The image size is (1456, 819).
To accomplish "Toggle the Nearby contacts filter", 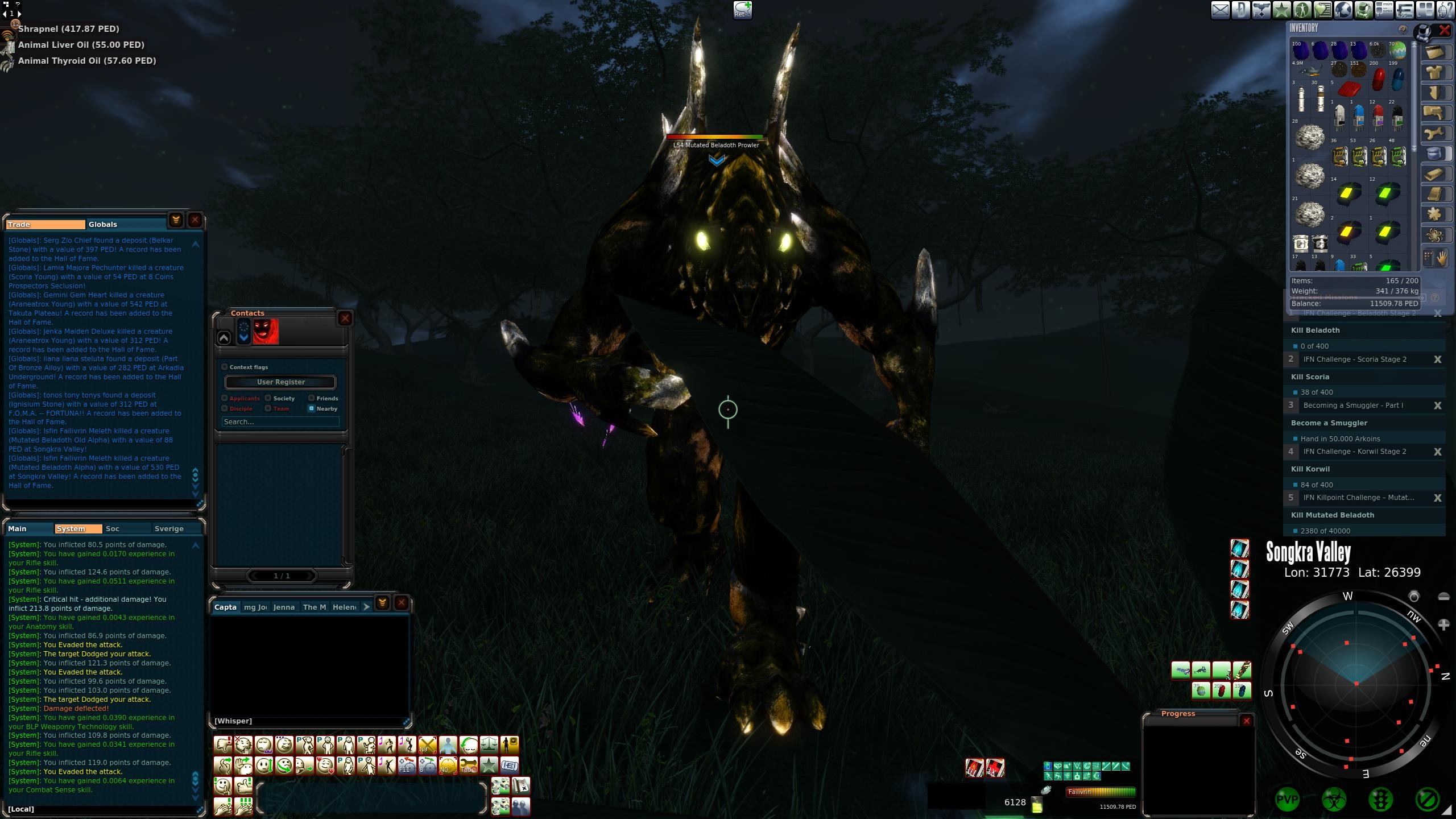I will (312, 408).
